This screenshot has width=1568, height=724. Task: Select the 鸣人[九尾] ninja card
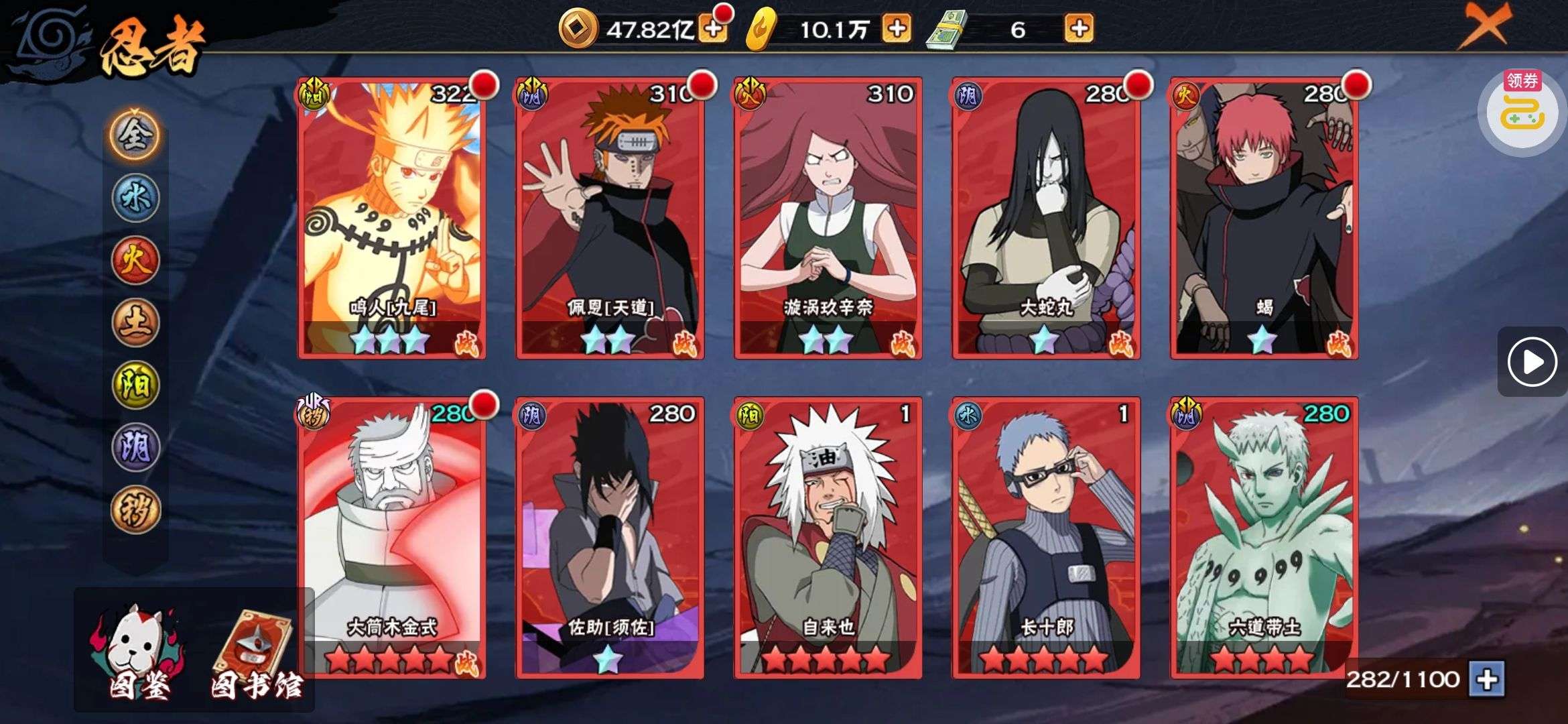tap(392, 218)
